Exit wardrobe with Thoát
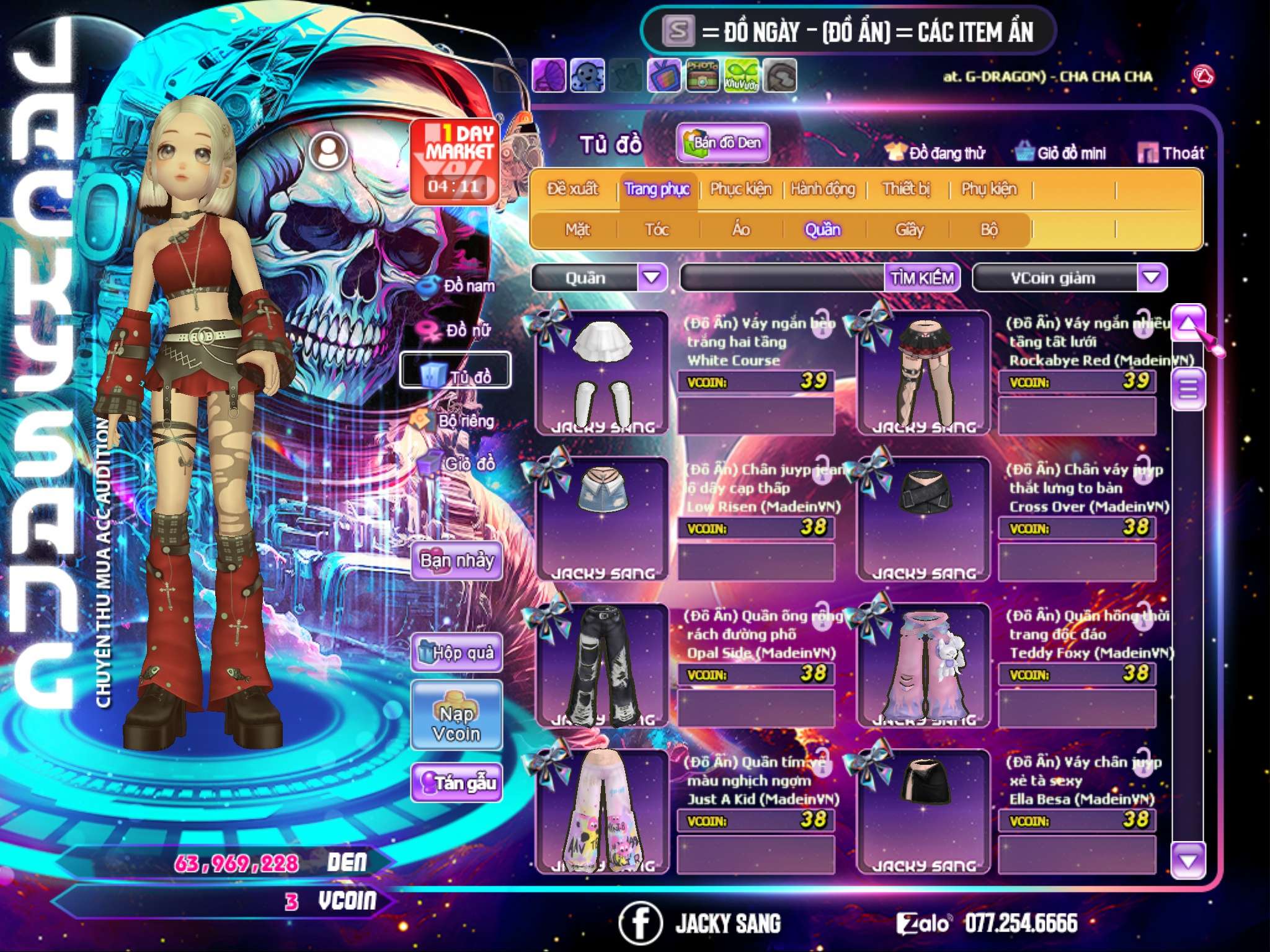Screen dimensions: 1270x952 1171,153
